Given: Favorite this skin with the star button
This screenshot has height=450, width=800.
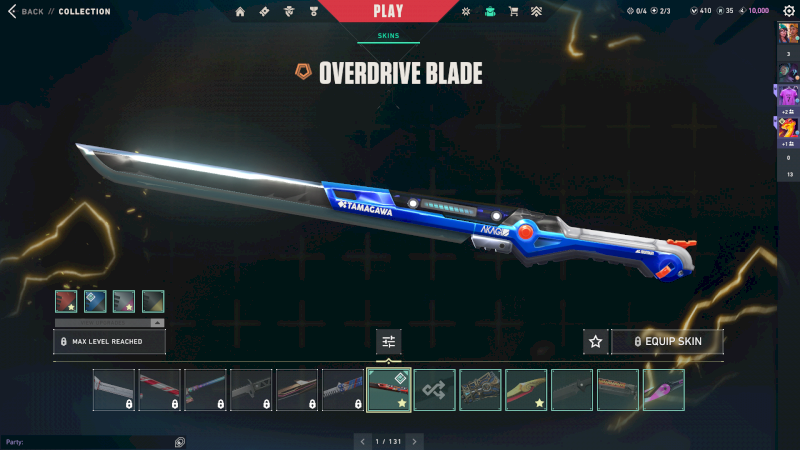Looking at the screenshot, I should [x=596, y=342].
